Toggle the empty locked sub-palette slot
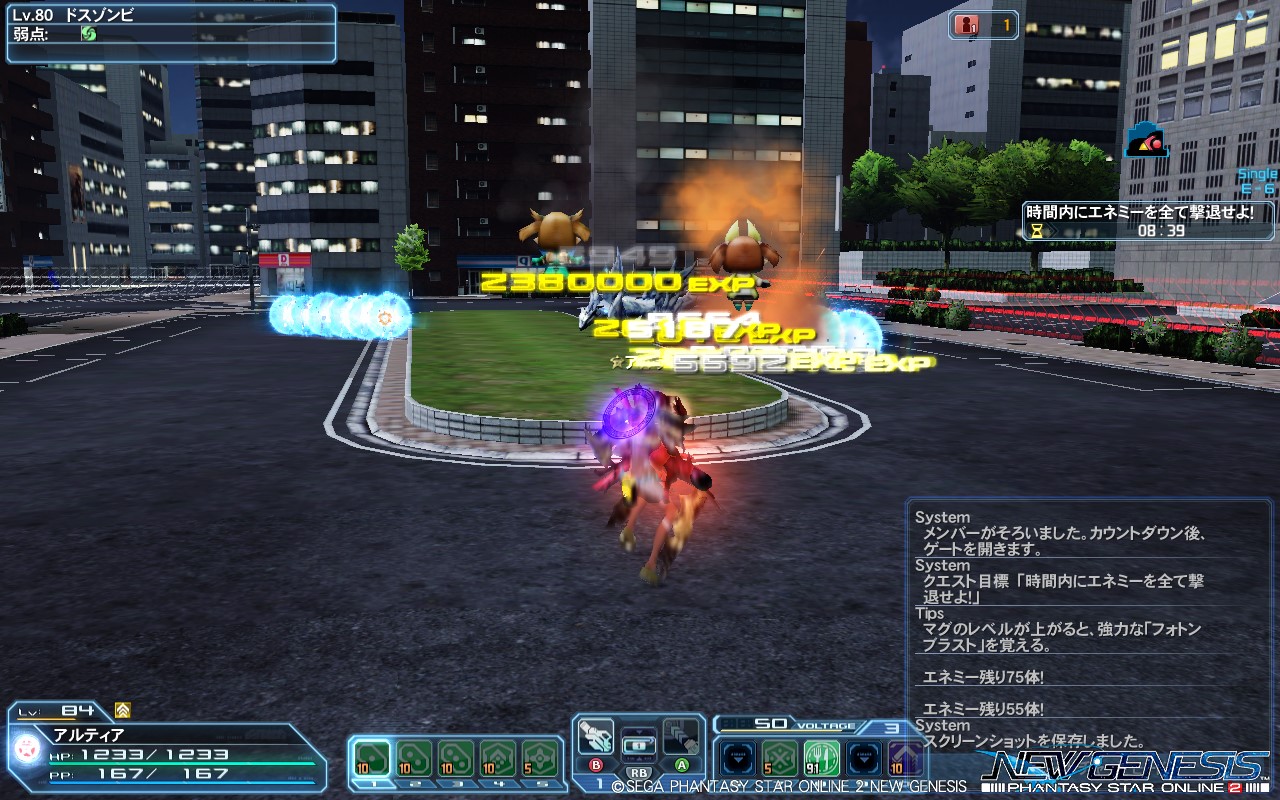This screenshot has width=1280, height=800. (738, 756)
